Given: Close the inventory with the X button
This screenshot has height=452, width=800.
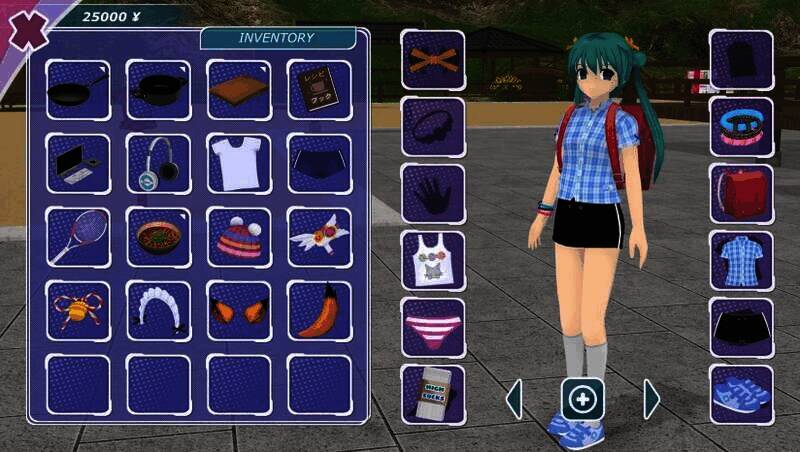Looking at the screenshot, I should point(26,30).
